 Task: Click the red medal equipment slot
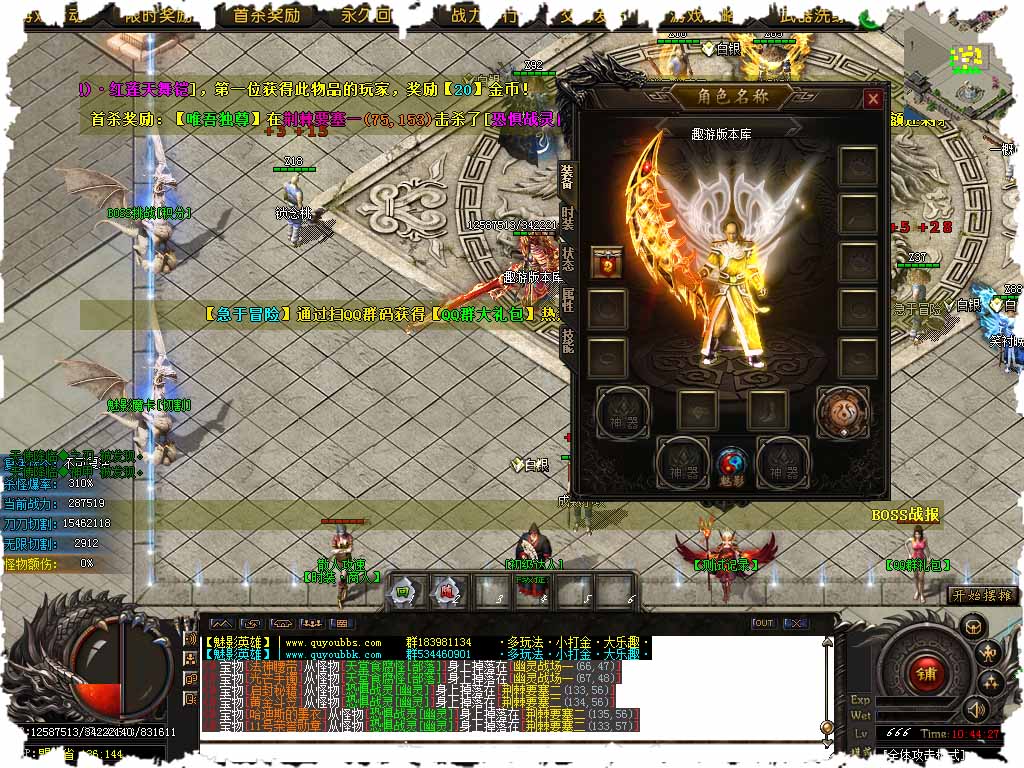[x=607, y=264]
